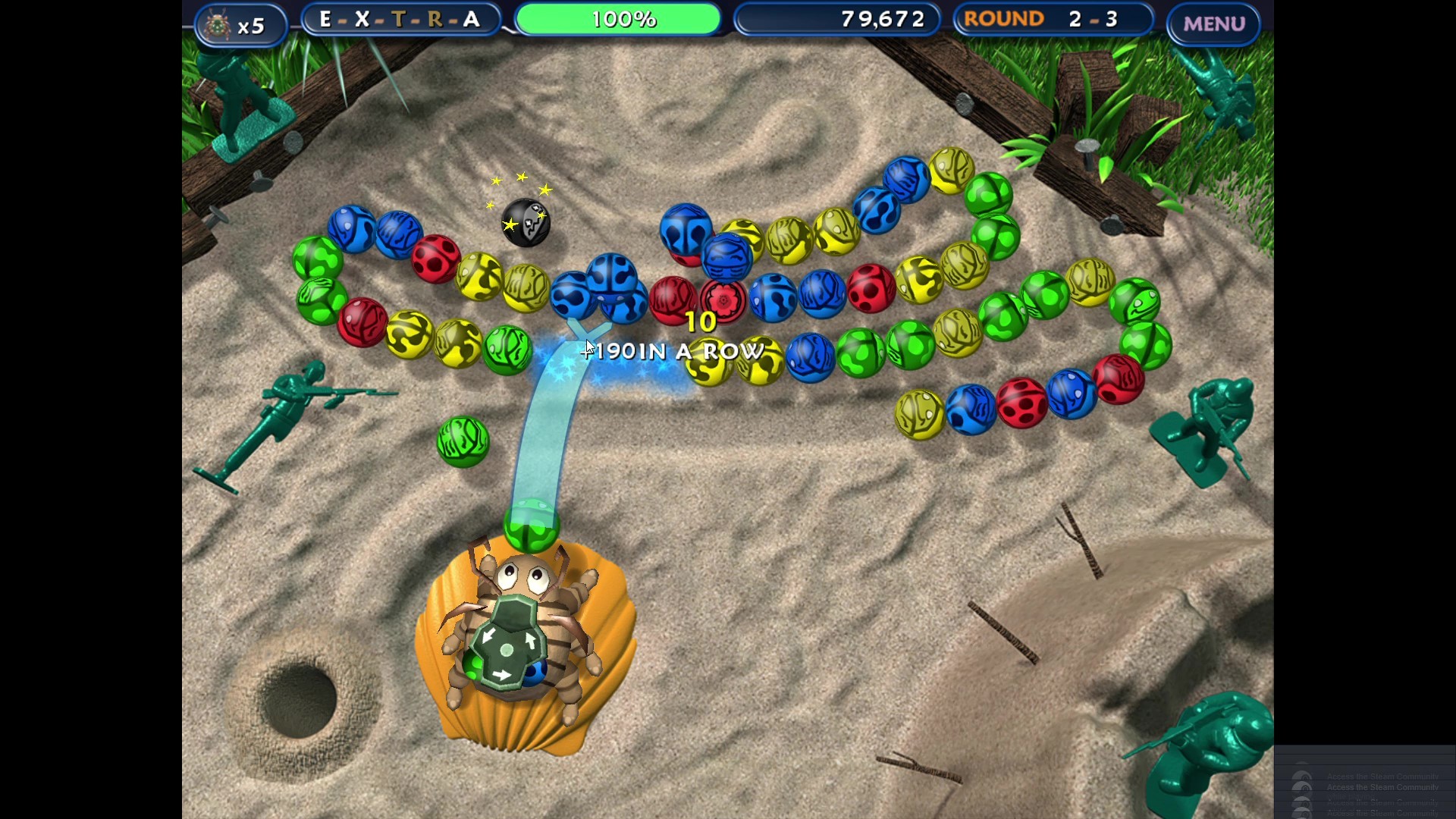This screenshot has width=1456, height=819.
Task: Click the EXTRA letters panel
Action: [x=400, y=19]
